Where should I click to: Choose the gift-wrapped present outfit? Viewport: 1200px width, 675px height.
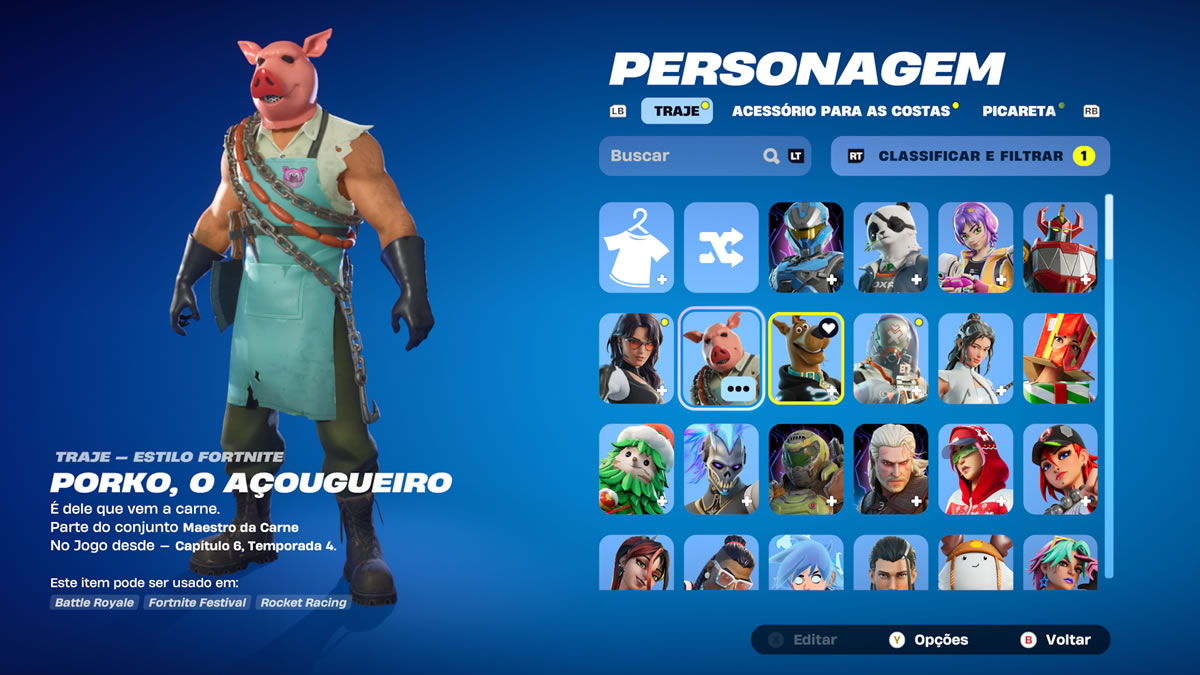(x=1060, y=358)
